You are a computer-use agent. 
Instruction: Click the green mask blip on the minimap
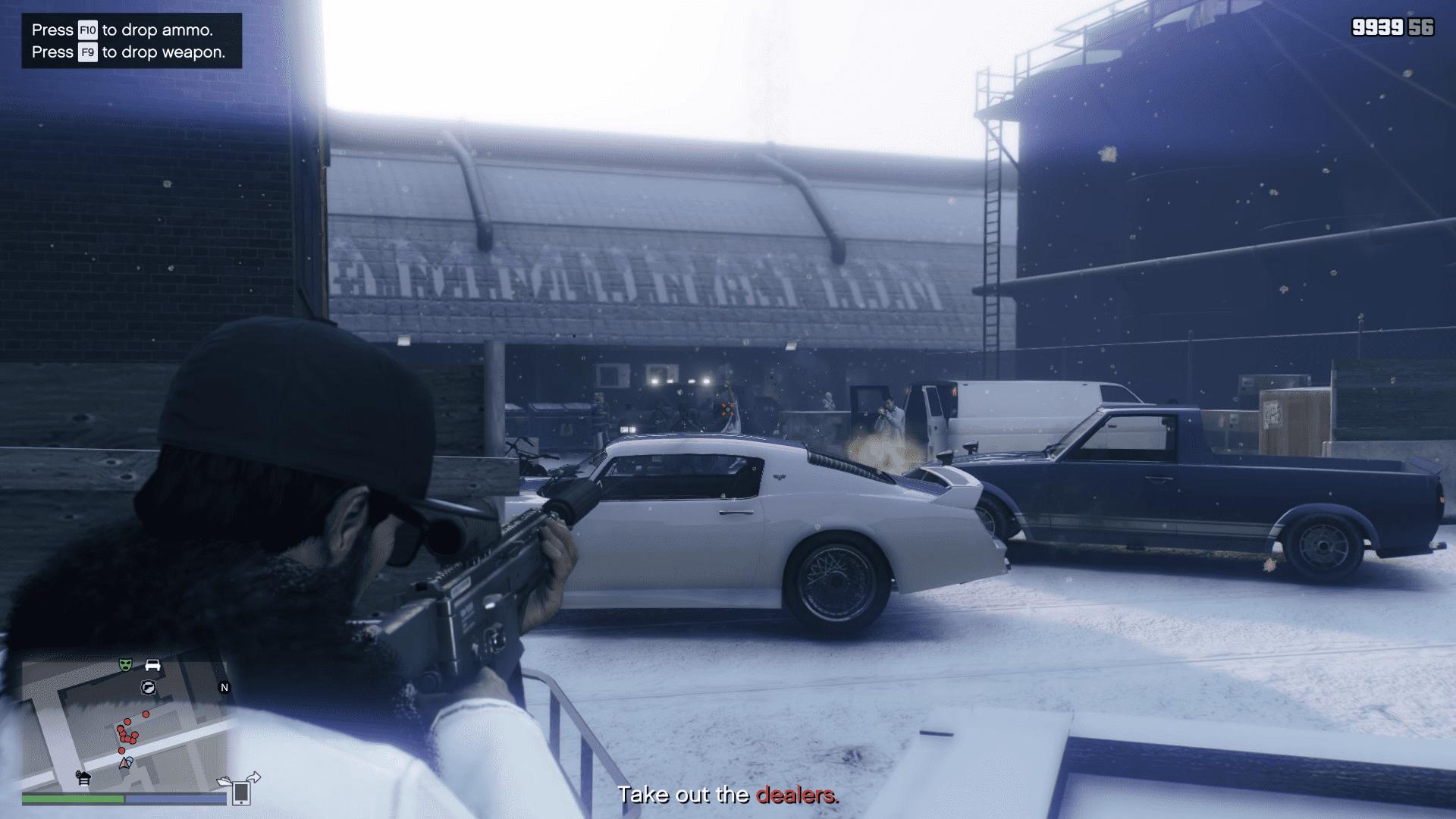[125, 665]
